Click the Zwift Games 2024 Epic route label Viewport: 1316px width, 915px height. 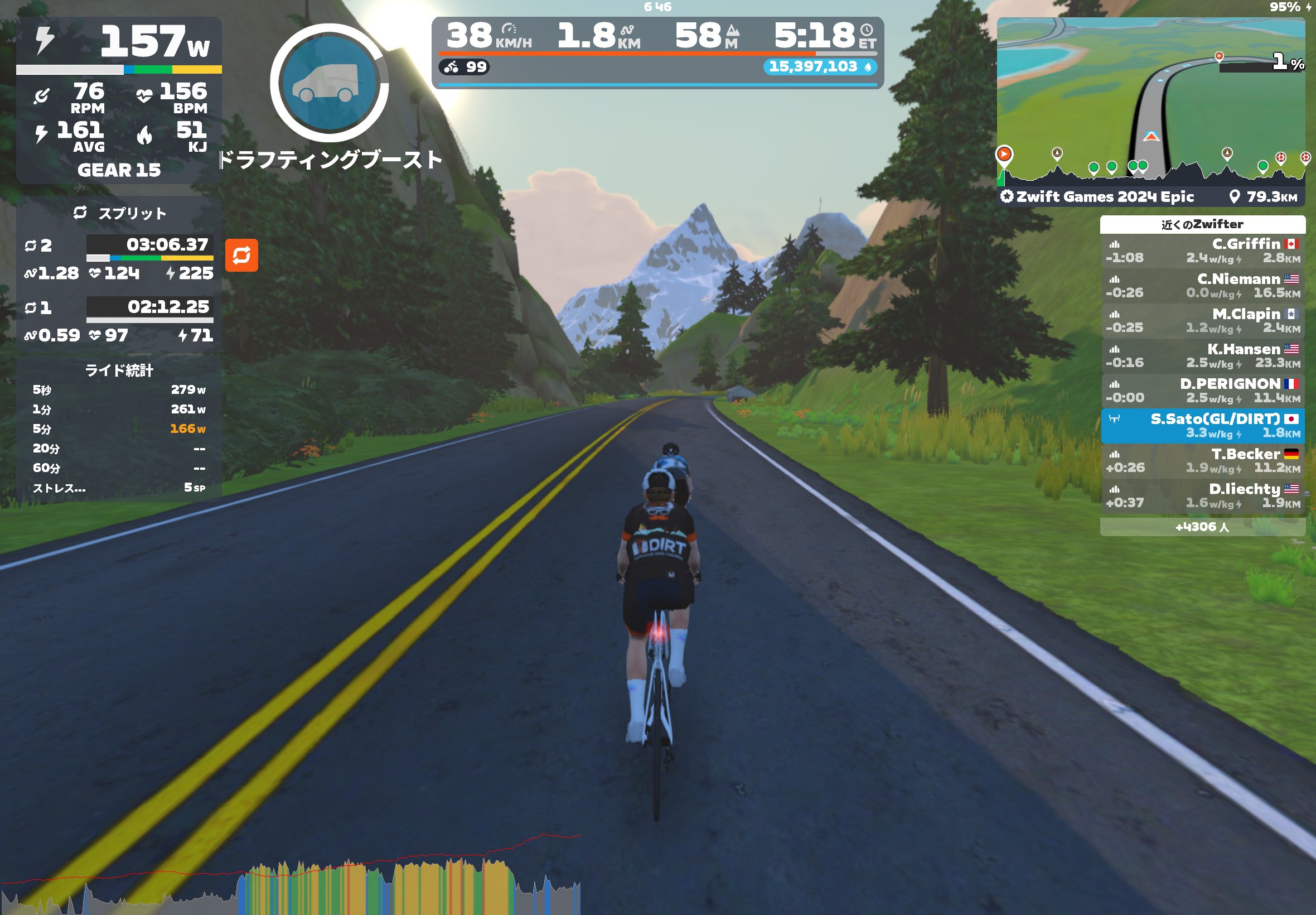pos(1104,197)
